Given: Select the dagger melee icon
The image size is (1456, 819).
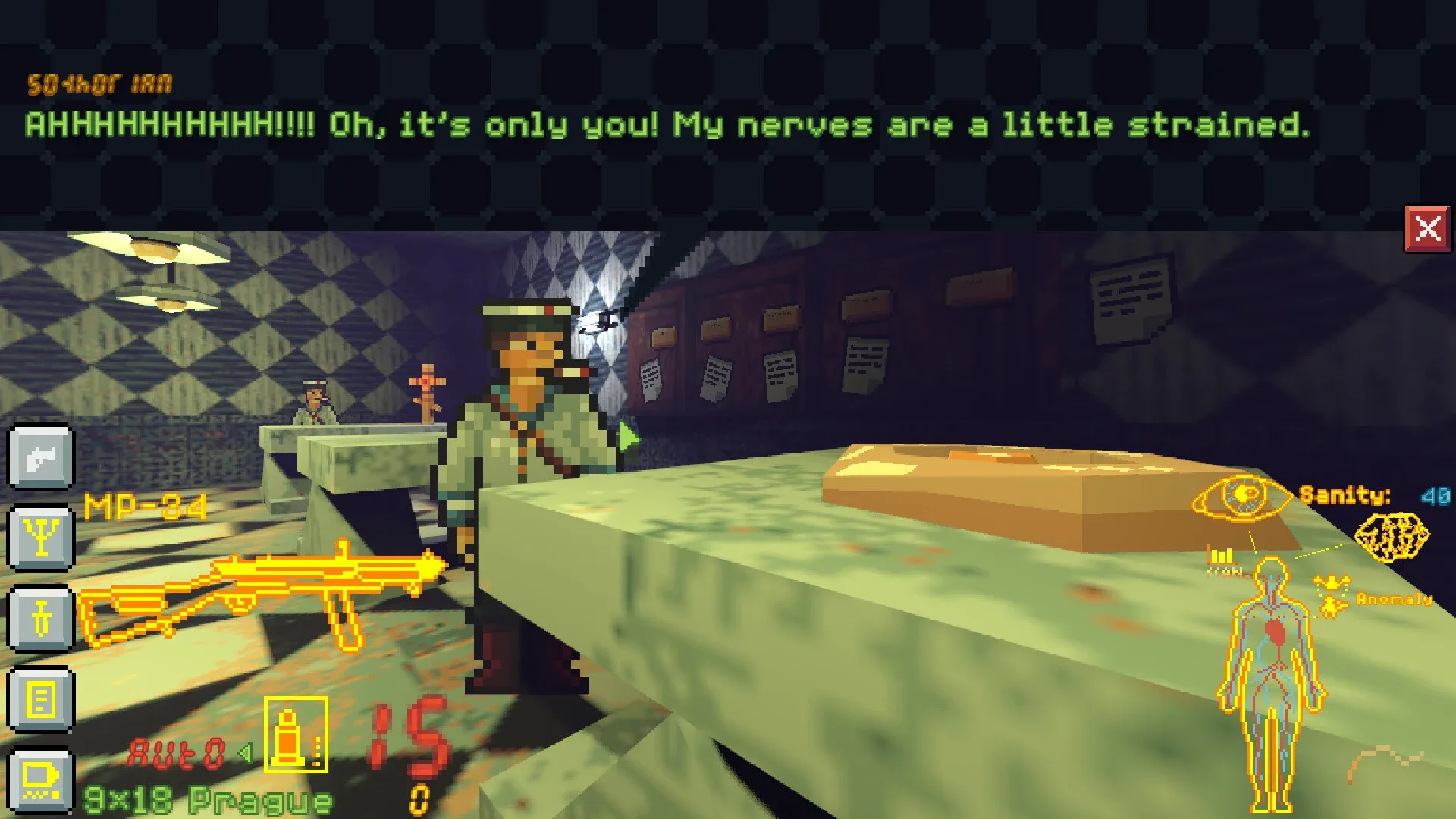Looking at the screenshot, I should pyautogui.click(x=40, y=620).
